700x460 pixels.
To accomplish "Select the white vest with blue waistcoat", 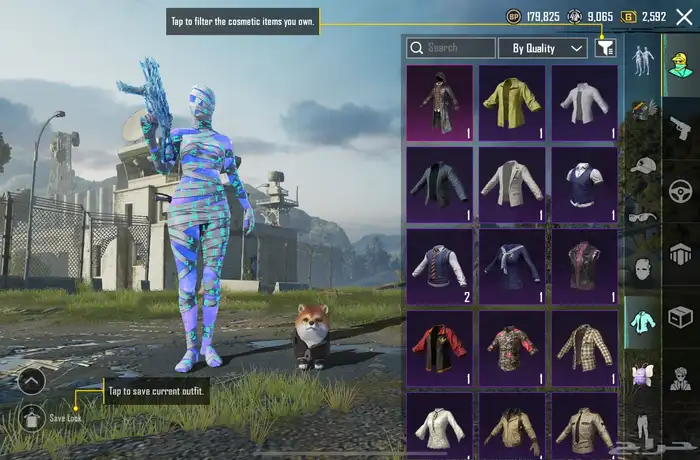I will [x=584, y=185].
